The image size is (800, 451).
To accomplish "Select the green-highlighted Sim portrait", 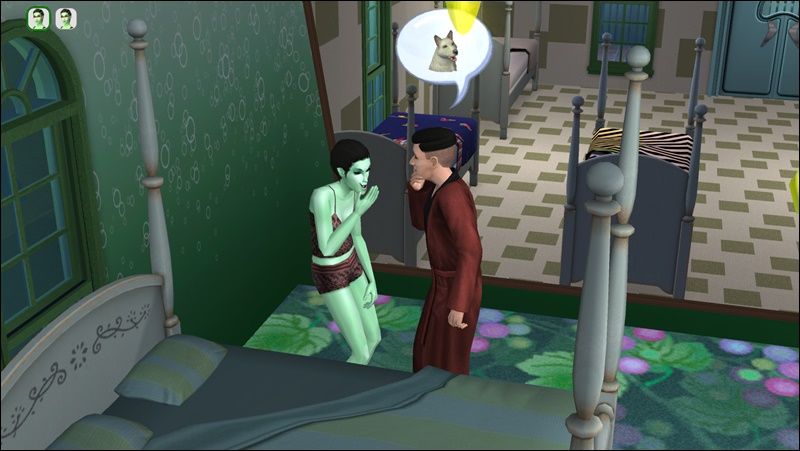I will pos(37,18).
